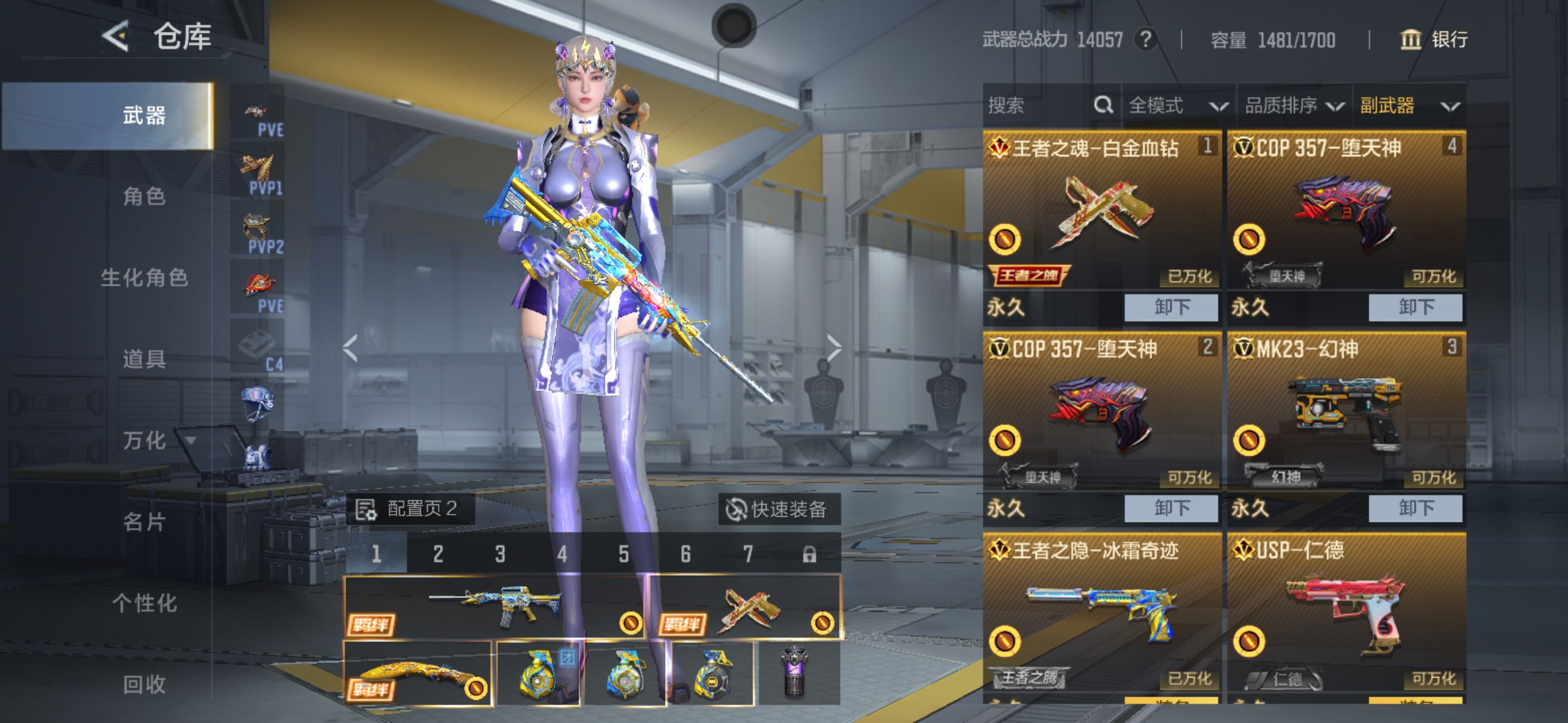
Task: Switch to the 角色 character tab
Action: click(x=144, y=197)
